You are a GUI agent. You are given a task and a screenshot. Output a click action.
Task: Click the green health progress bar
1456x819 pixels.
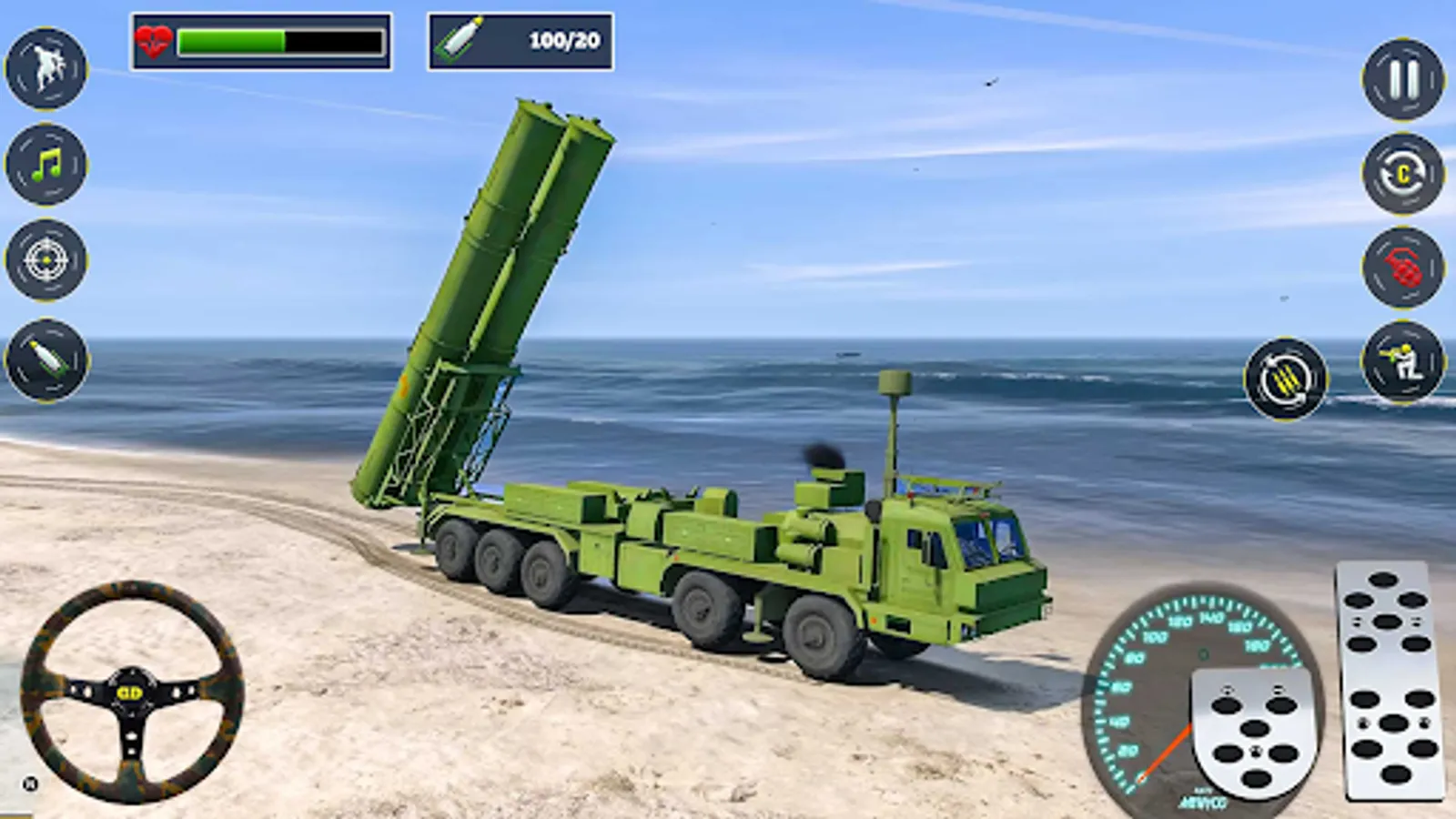pyautogui.click(x=232, y=39)
